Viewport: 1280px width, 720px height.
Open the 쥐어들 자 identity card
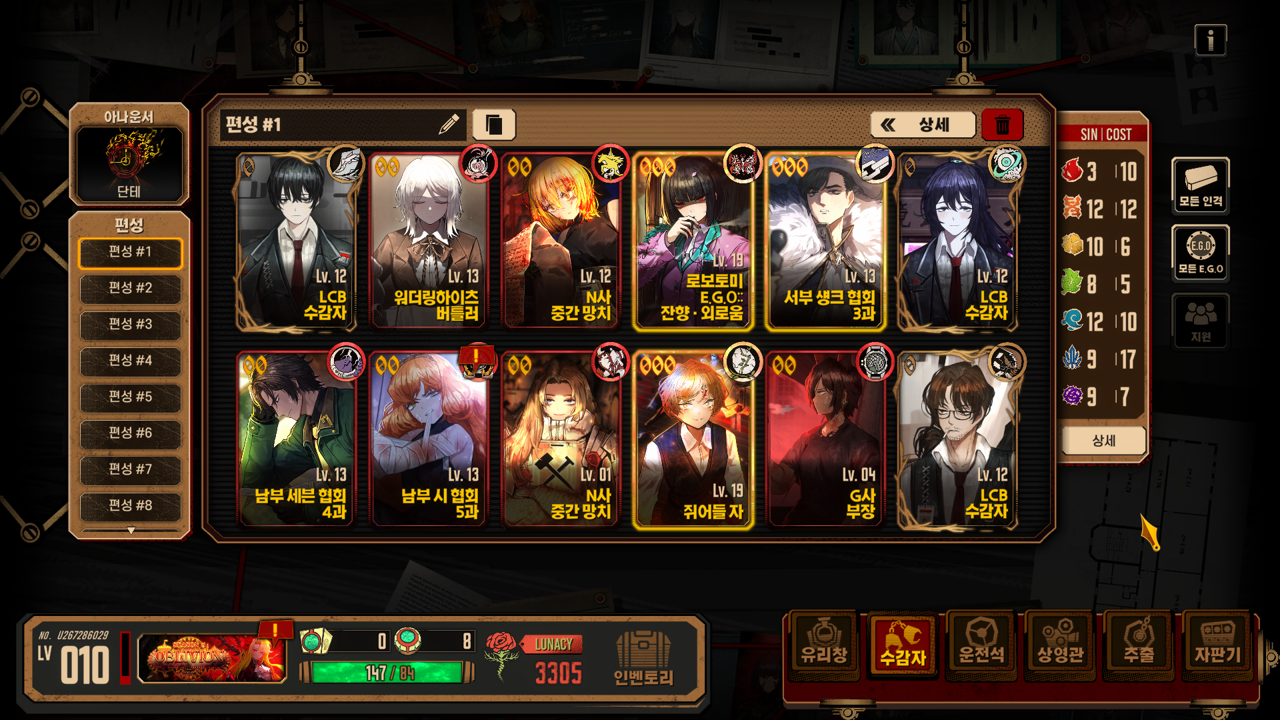(x=694, y=439)
